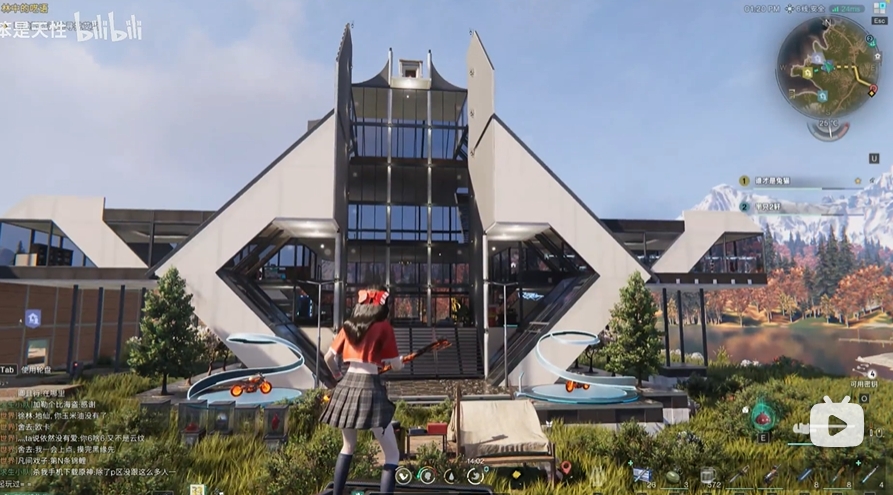Click the yellow home marker on minimap
Image resolution: width=893 pixels, height=495 pixels.
807,72
